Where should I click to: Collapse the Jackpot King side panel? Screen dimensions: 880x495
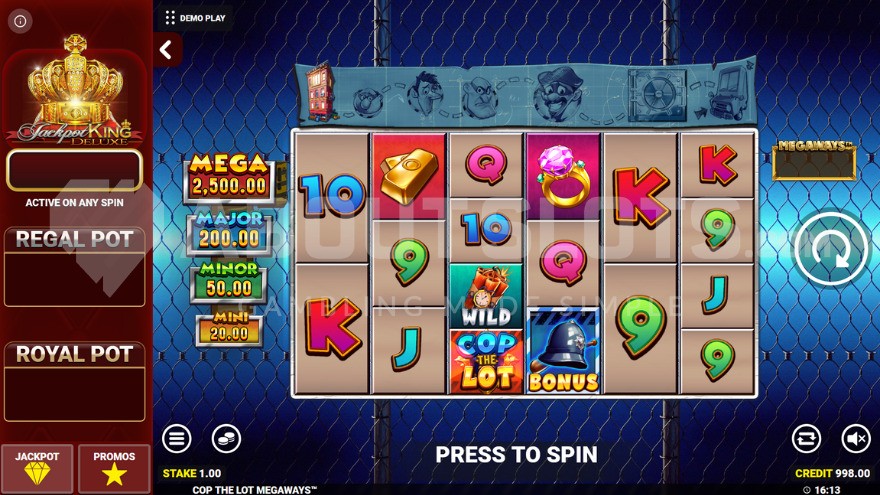[166, 49]
